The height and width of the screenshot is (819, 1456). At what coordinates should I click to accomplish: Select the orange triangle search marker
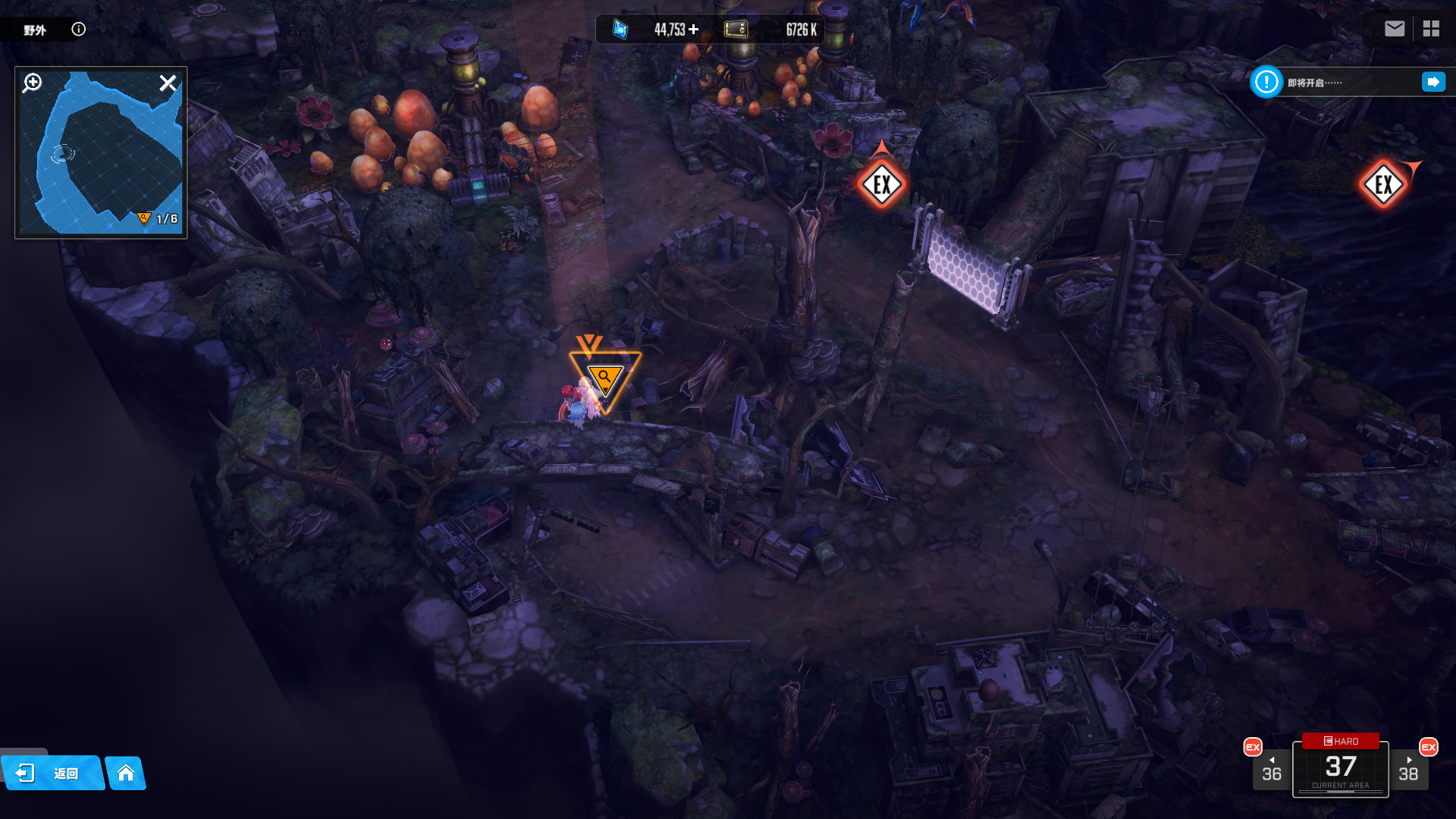pyautogui.click(x=604, y=378)
